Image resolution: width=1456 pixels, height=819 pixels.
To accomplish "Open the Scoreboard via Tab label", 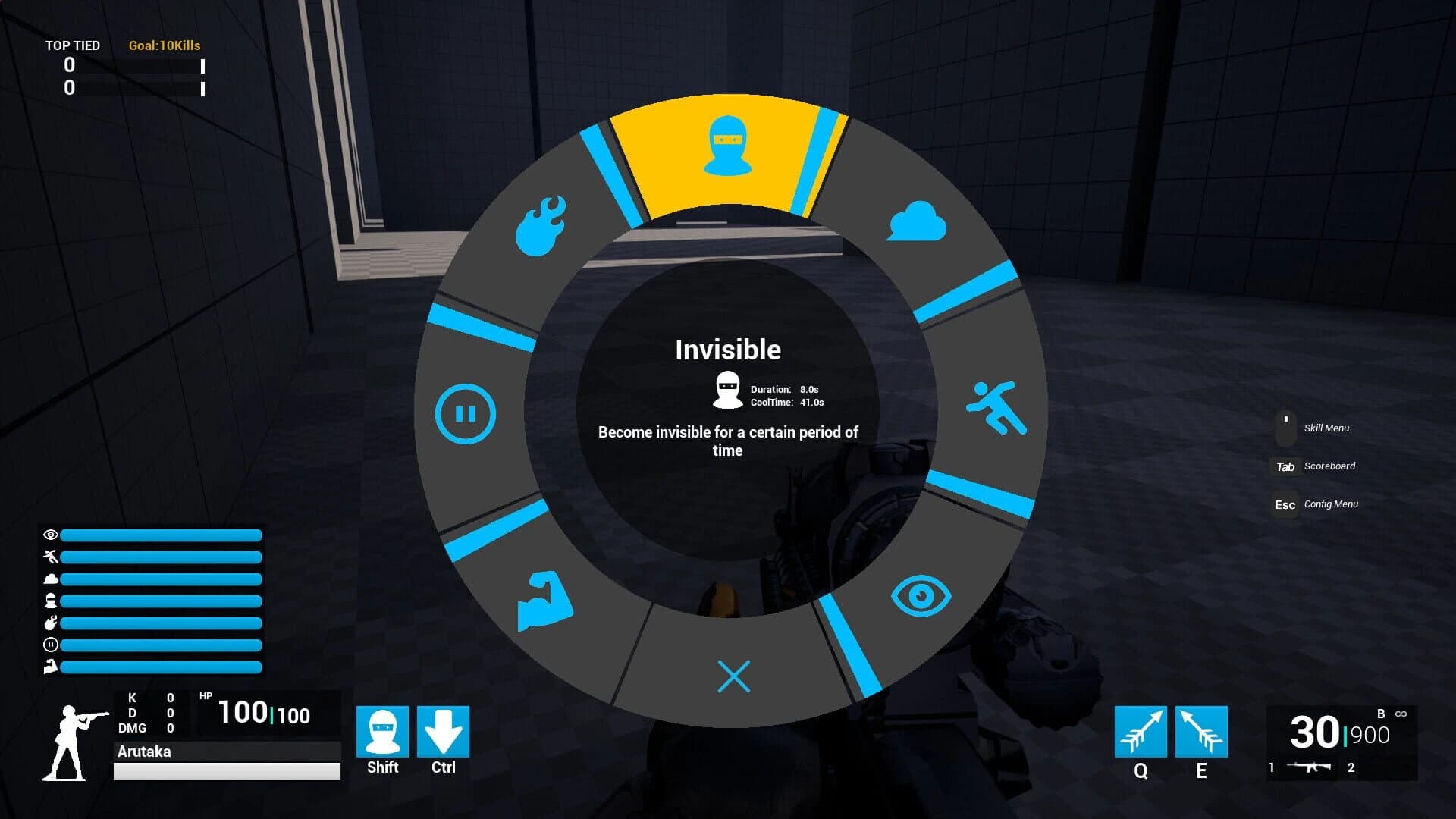I will click(1329, 466).
